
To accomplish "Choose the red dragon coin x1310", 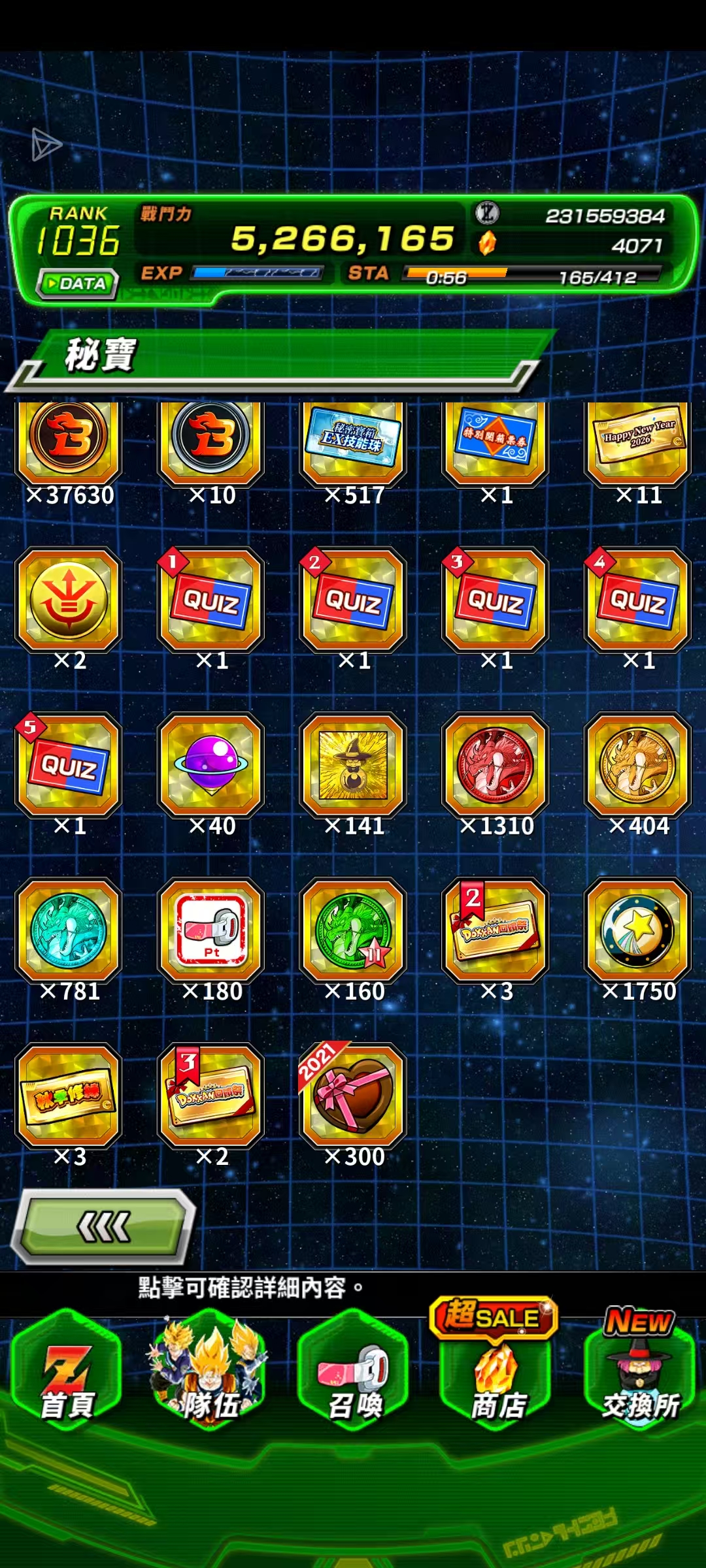I will click(496, 764).
